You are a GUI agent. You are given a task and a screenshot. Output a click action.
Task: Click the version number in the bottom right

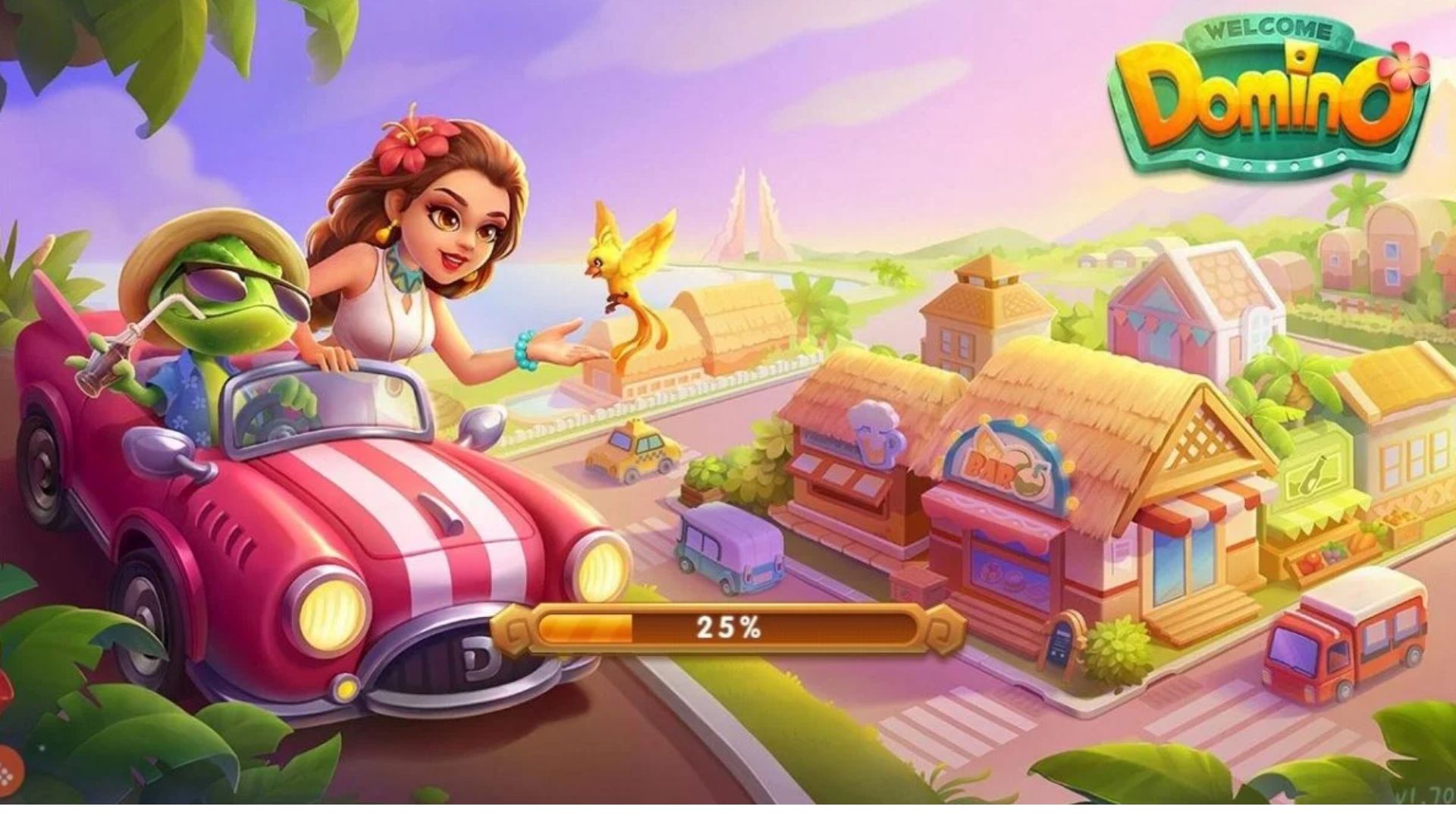tap(1426, 792)
